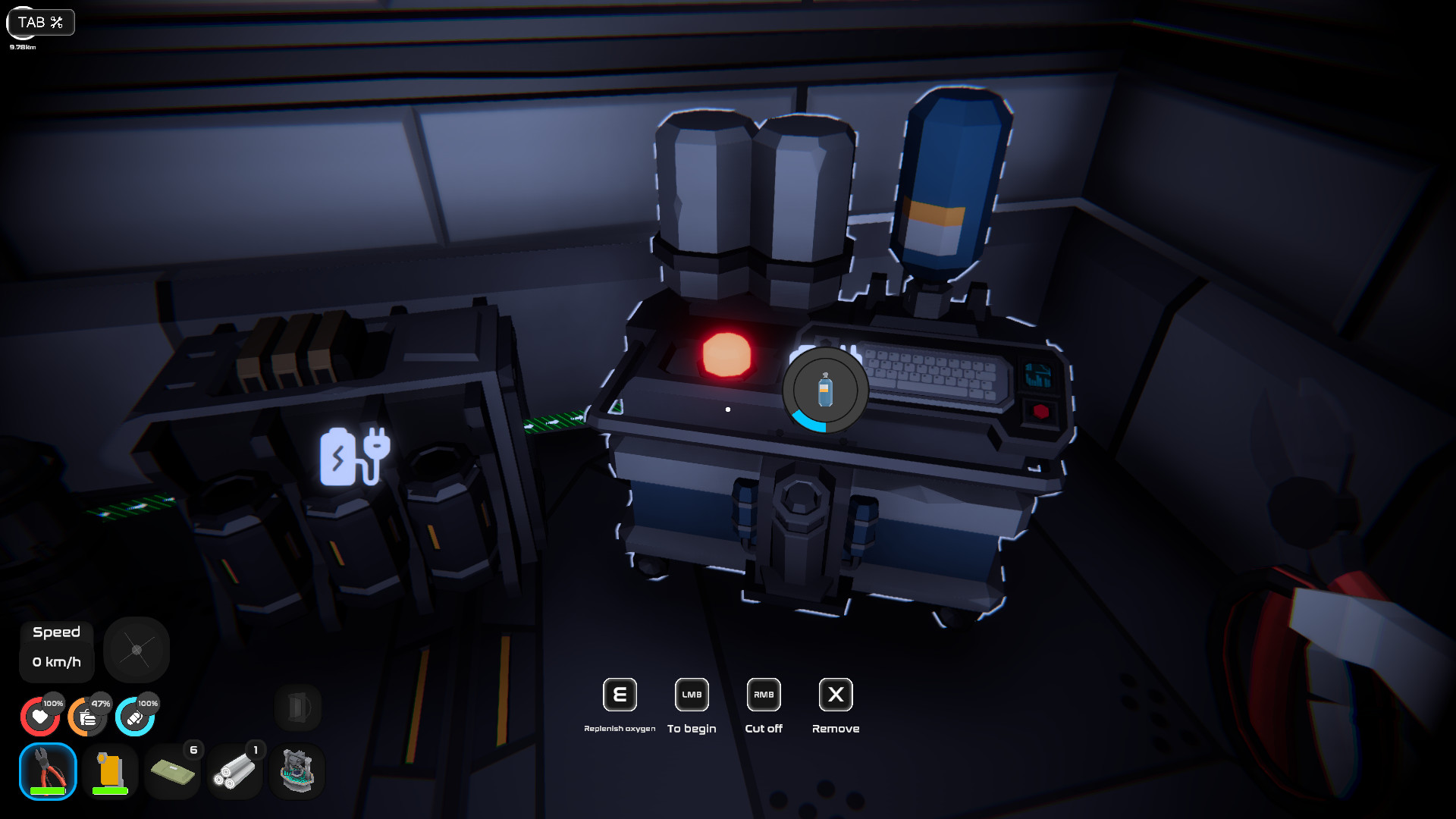Click the circular oxygen refill progress ring
This screenshot has height=819, width=1456.
coord(824,391)
